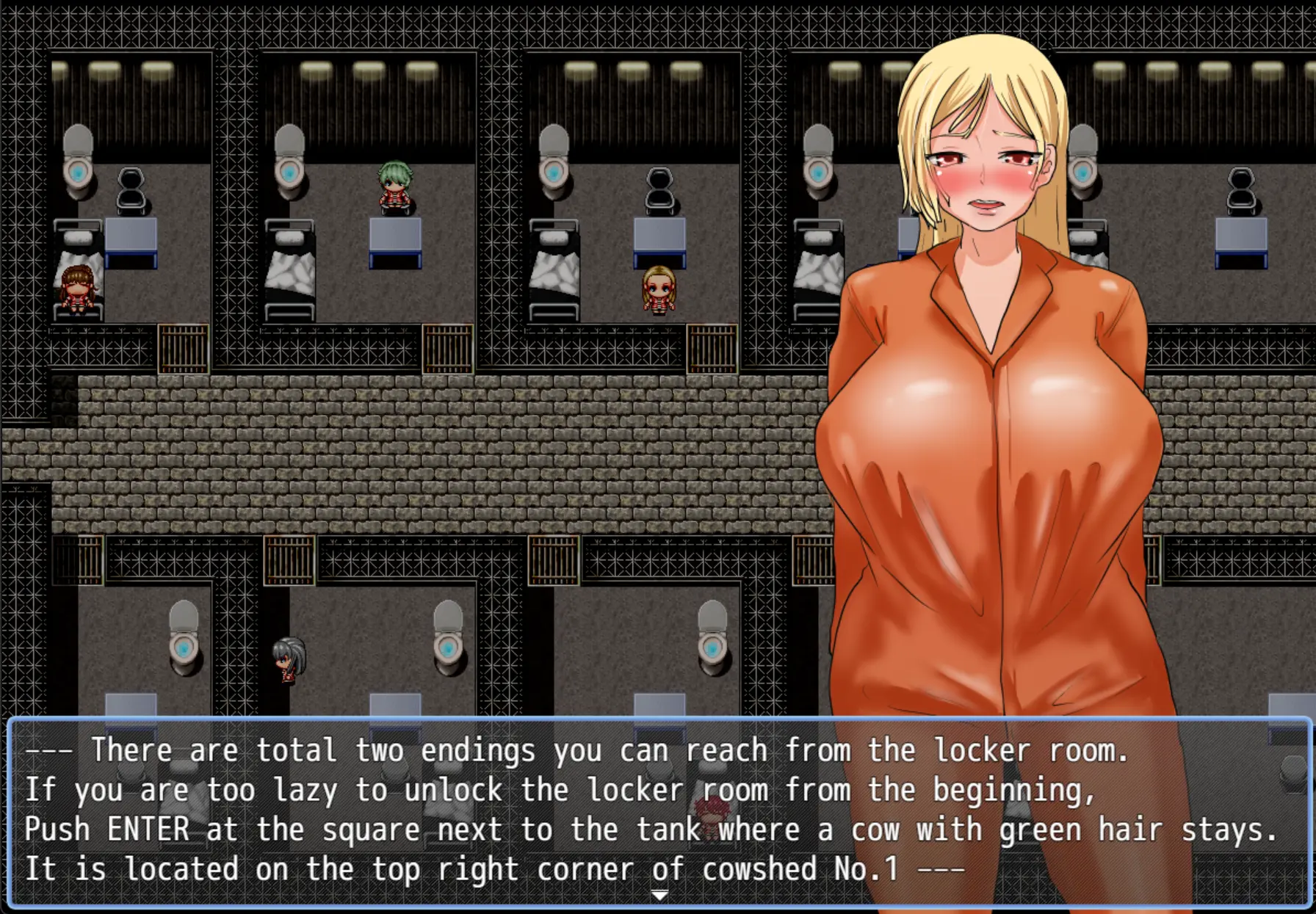Screen dimensions: 1316x914
Task: Click the dialogue continue arrow indicator
Action: [659, 895]
